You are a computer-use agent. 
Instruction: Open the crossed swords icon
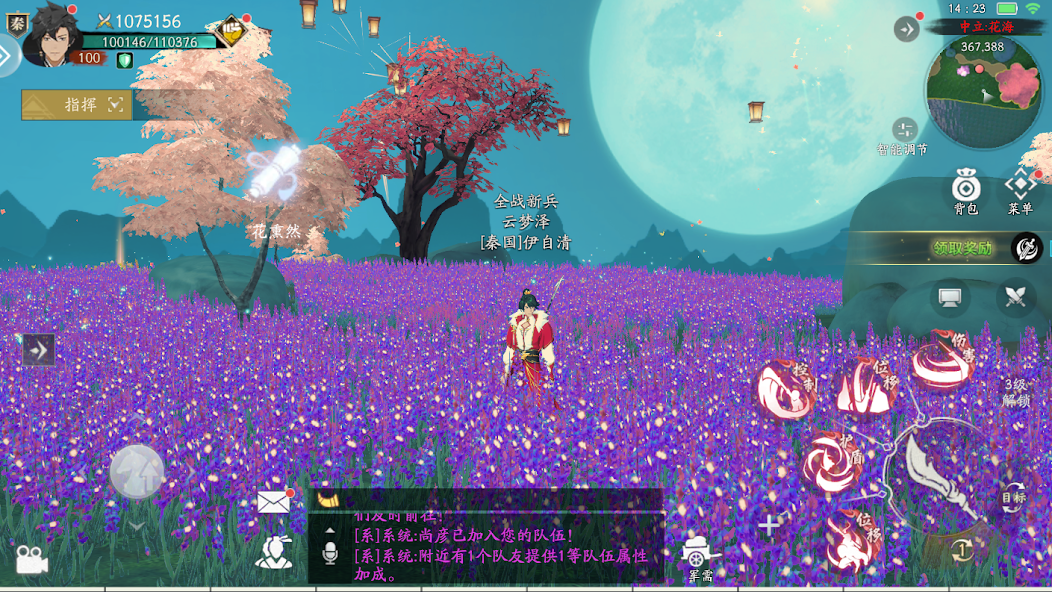tap(1015, 298)
